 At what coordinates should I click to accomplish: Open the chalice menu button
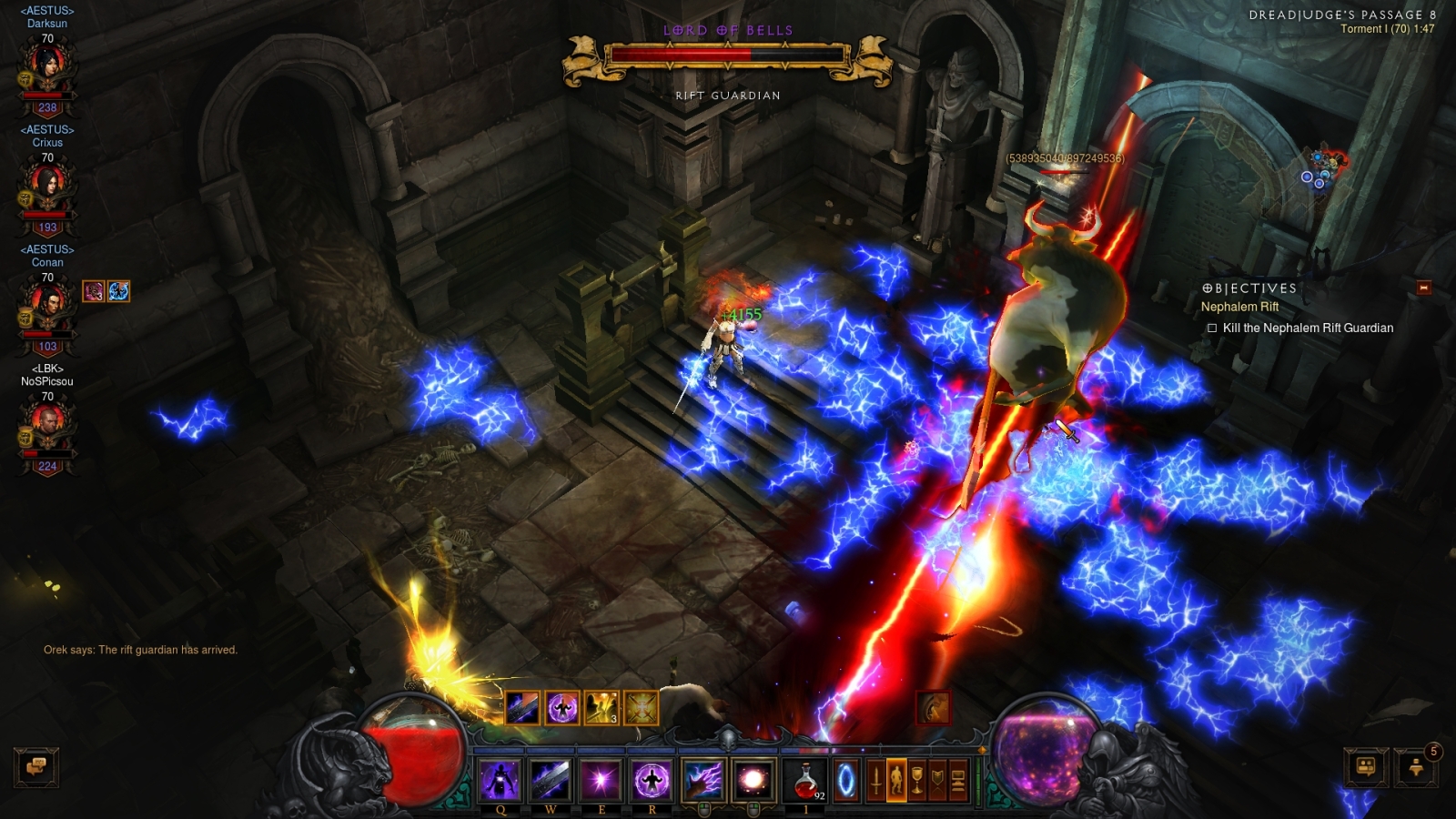(x=917, y=780)
